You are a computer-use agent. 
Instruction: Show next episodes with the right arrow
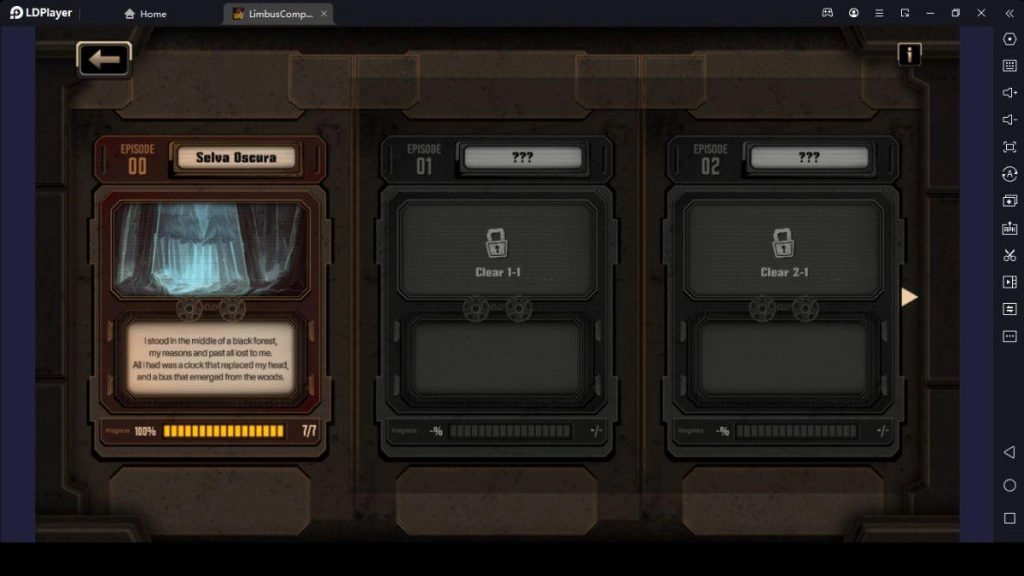(909, 297)
